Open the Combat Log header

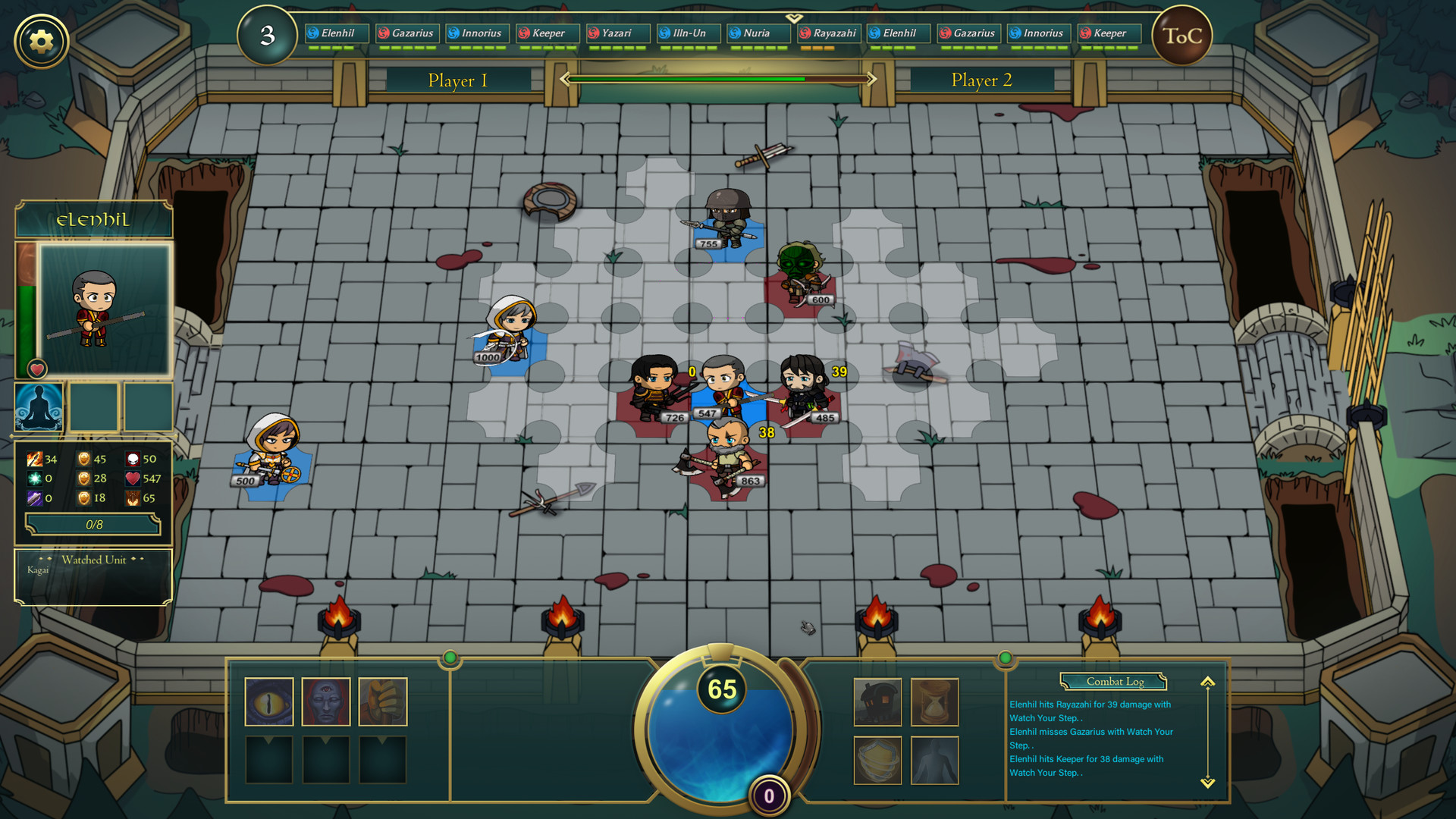[x=1114, y=682]
